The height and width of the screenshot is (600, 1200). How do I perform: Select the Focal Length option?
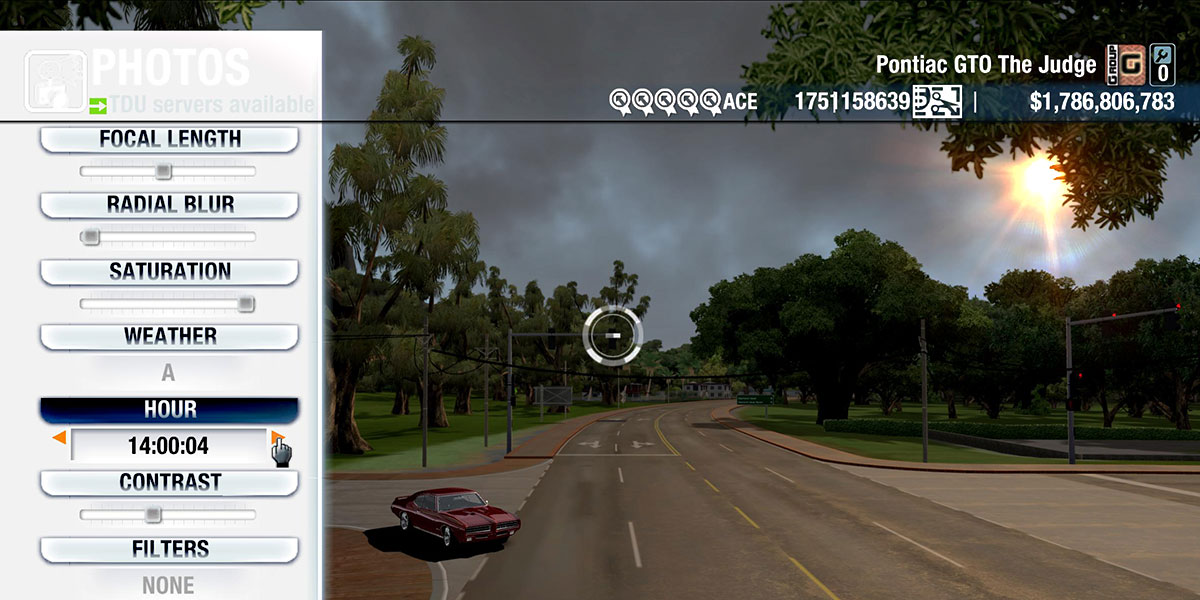pyautogui.click(x=169, y=139)
